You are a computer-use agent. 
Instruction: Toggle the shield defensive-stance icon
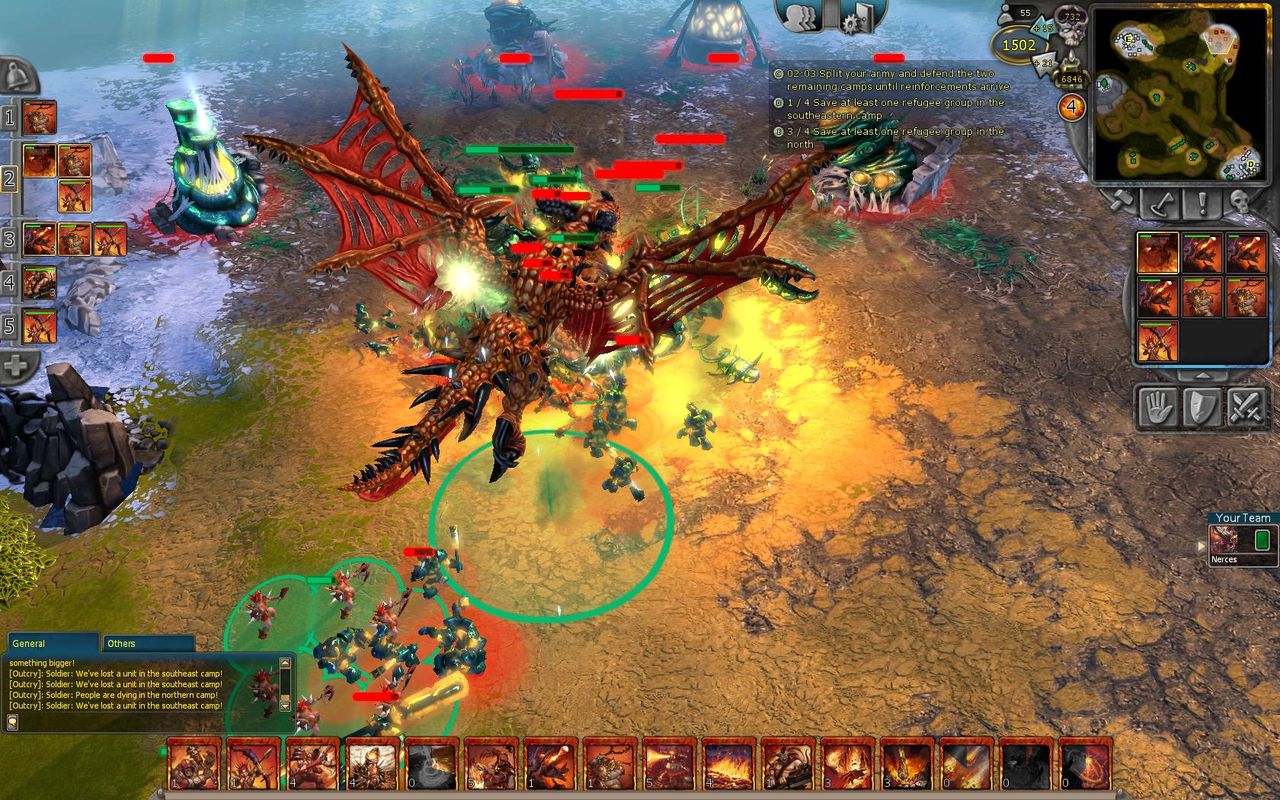1201,406
